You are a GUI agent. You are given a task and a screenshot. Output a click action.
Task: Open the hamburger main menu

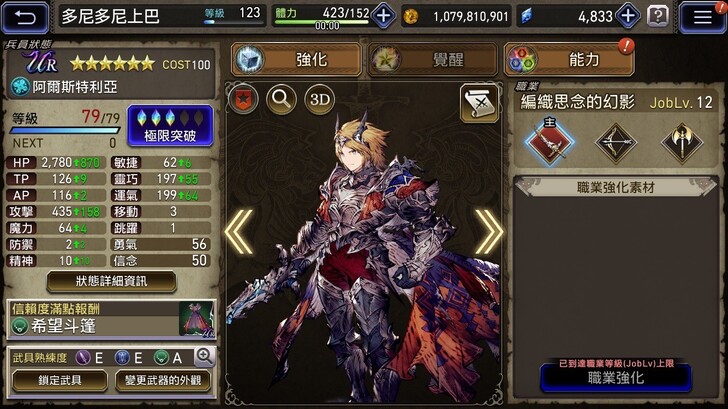click(x=702, y=16)
